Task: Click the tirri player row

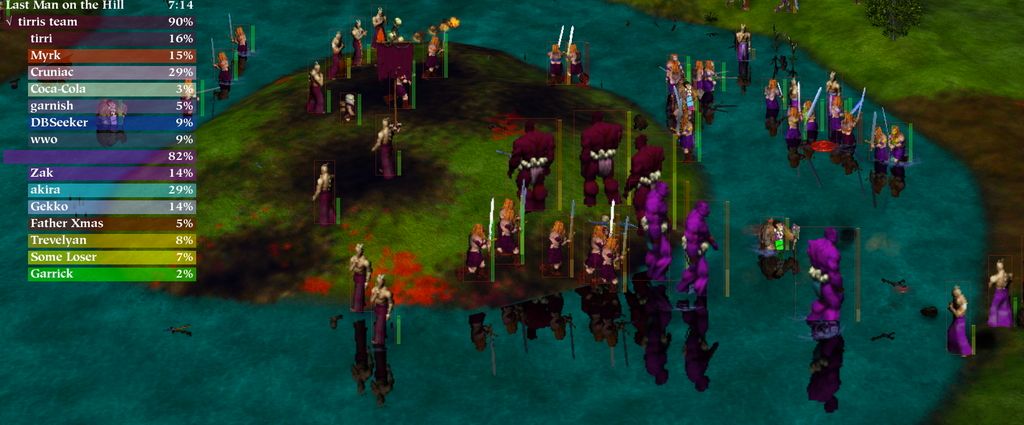Action: pos(99,38)
